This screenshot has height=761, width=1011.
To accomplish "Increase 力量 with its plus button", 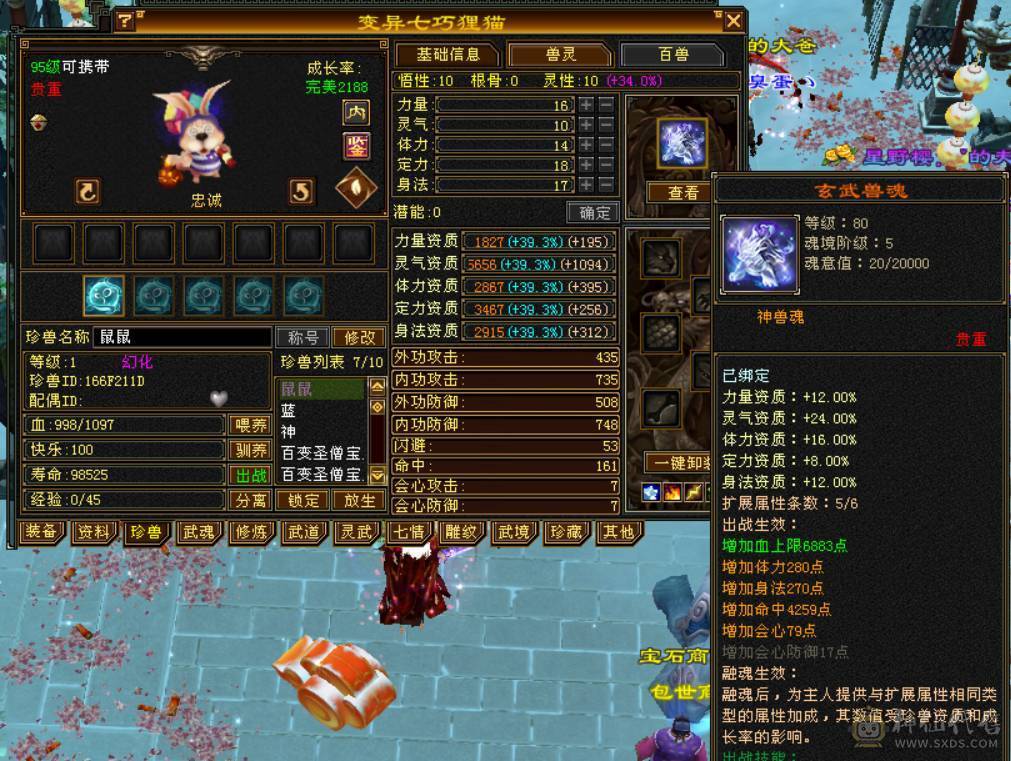I will [586, 105].
